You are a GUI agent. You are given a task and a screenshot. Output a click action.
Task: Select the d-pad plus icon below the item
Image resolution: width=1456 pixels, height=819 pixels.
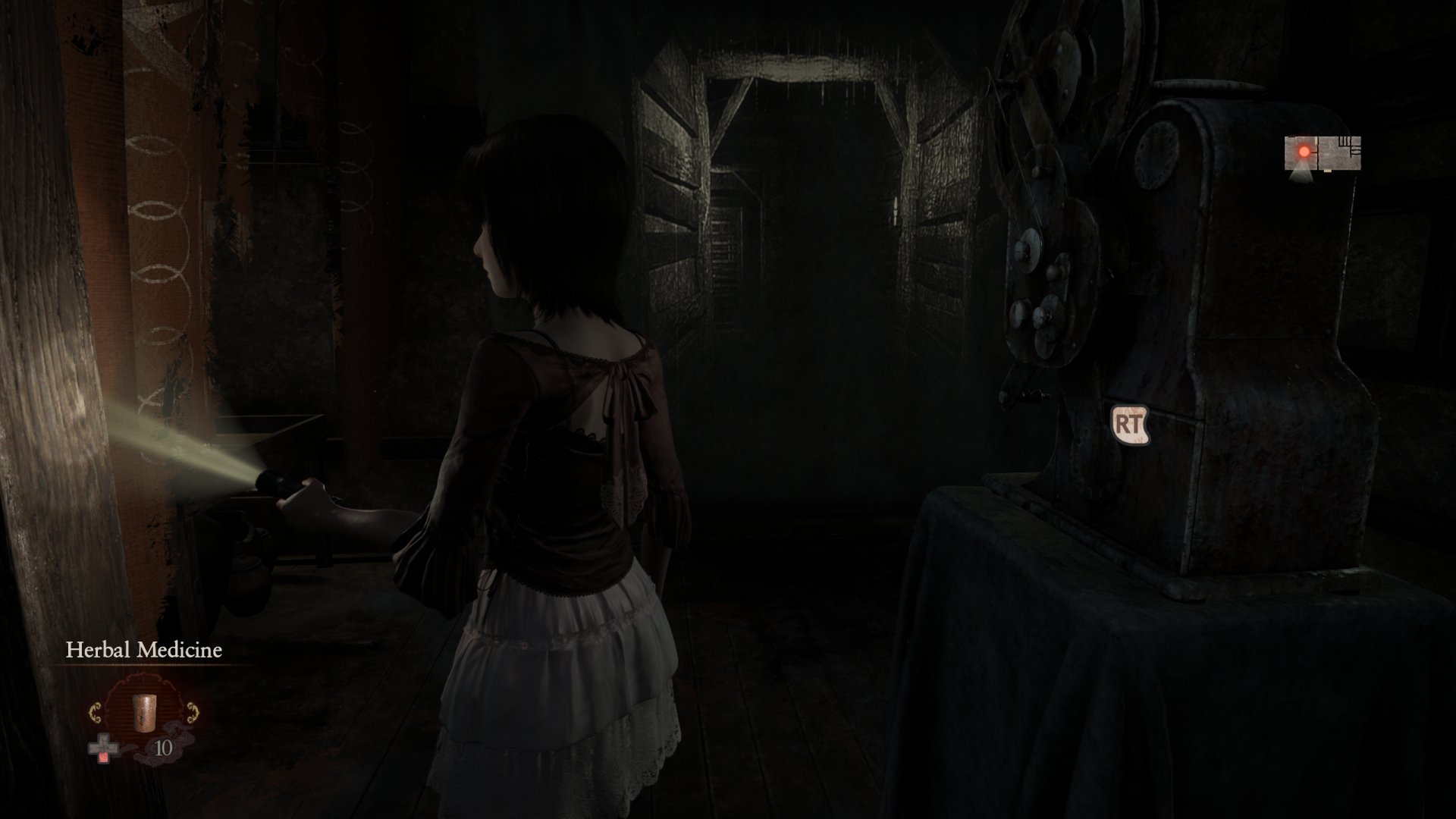[103, 745]
